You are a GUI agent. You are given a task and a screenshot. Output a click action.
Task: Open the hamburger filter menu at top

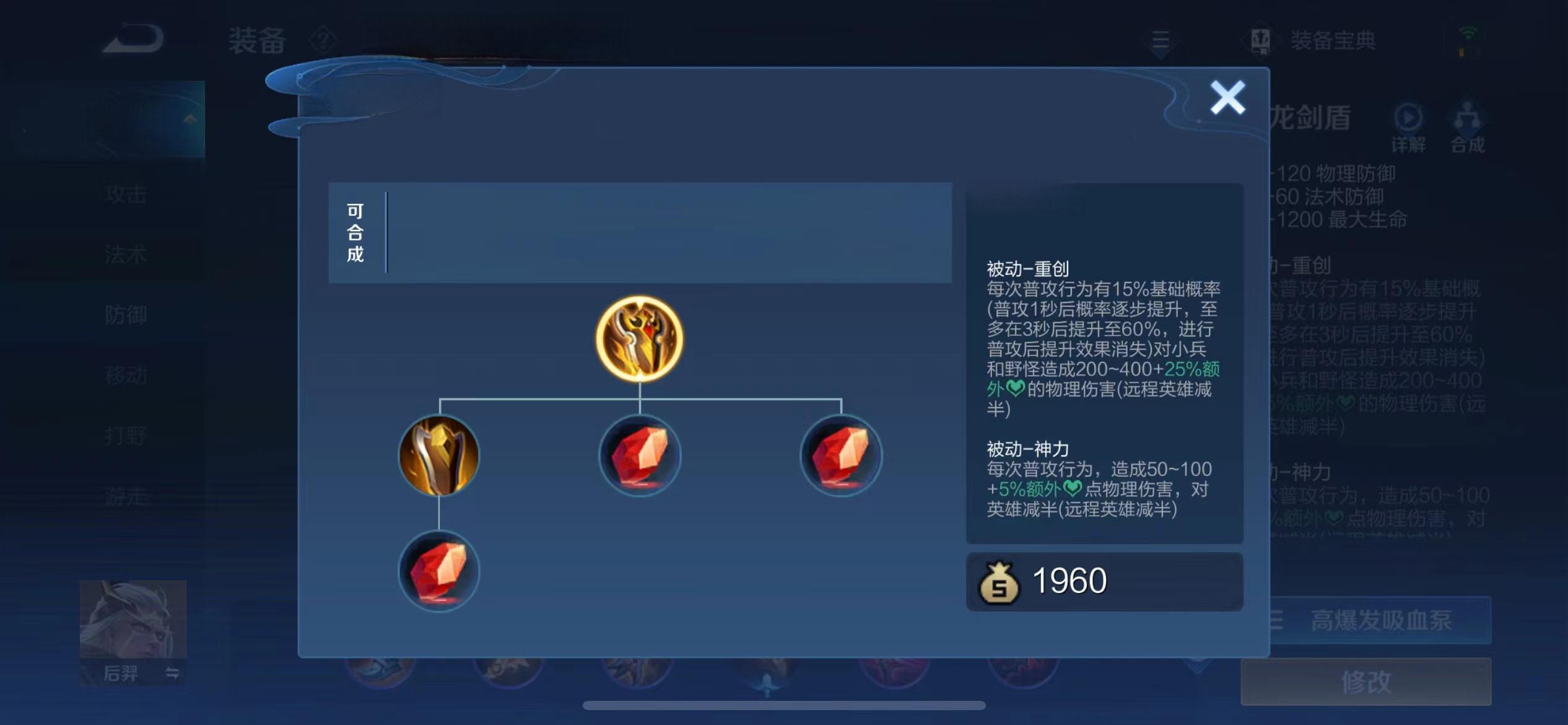(1161, 40)
